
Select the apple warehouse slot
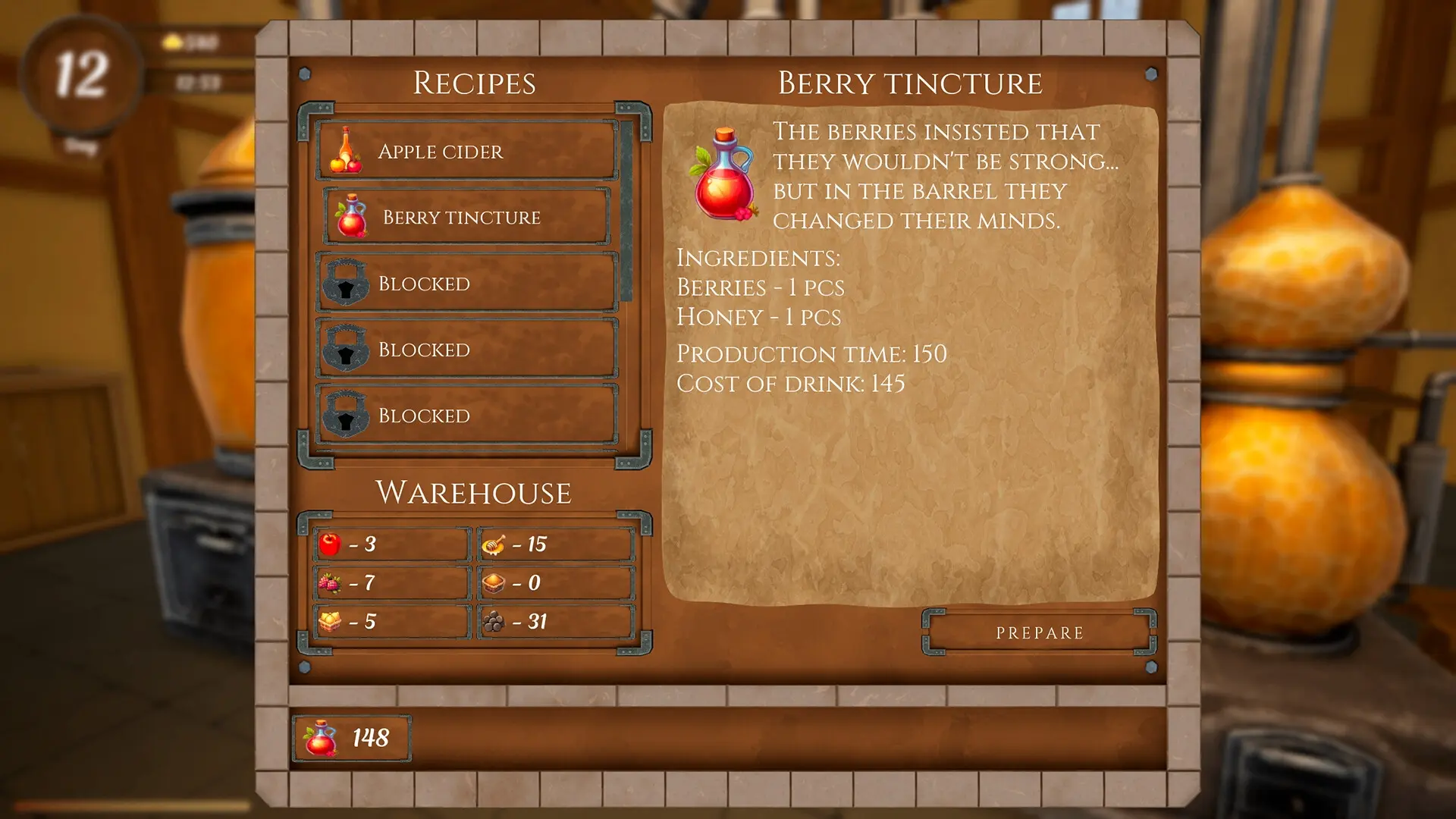(392, 544)
